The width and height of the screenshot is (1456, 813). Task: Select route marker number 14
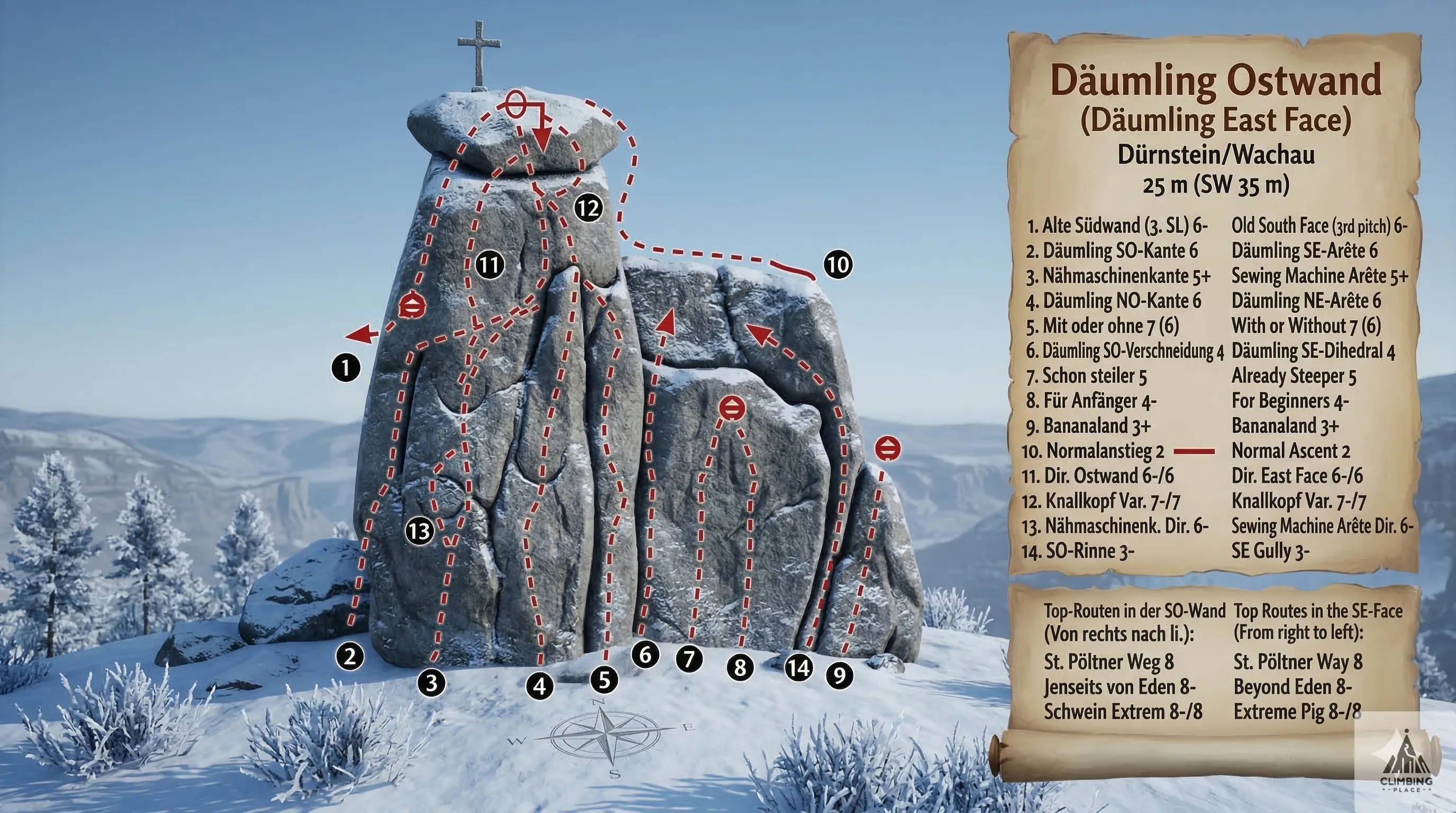tap(799, 669)
